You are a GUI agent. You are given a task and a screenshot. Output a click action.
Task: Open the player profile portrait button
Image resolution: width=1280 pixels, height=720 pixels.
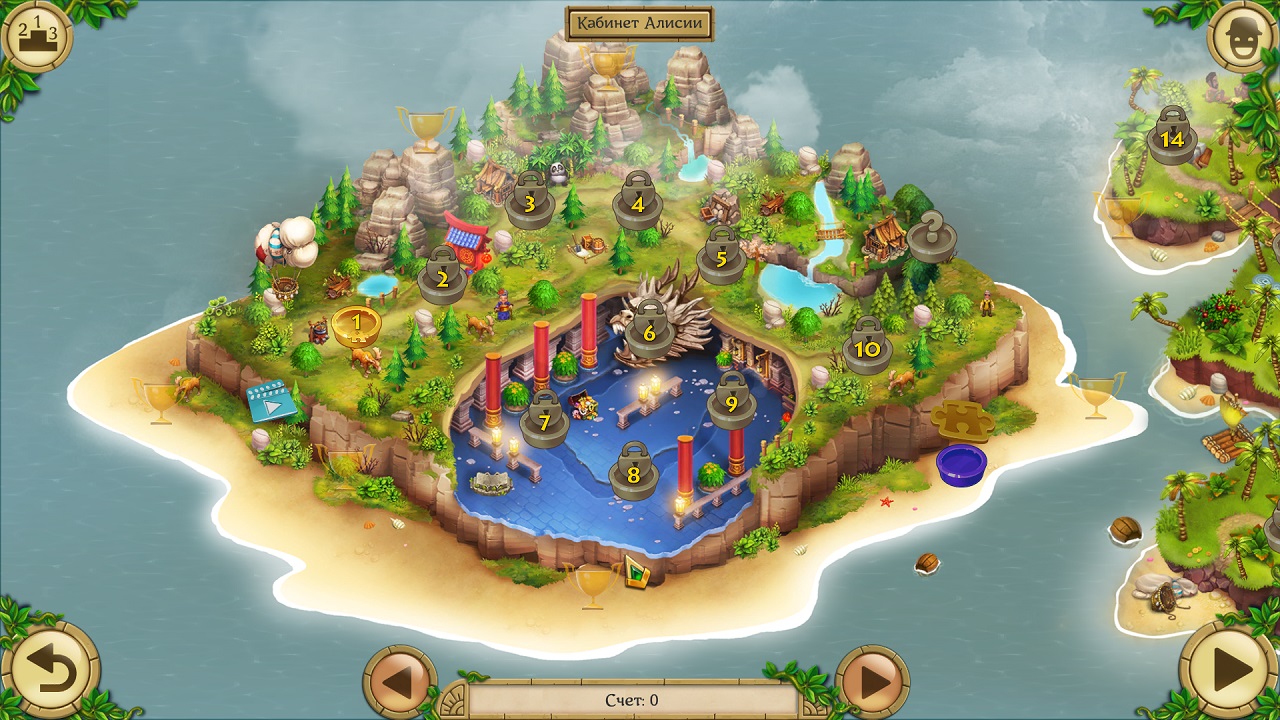pyautogui.click(x=1241, y=37)
